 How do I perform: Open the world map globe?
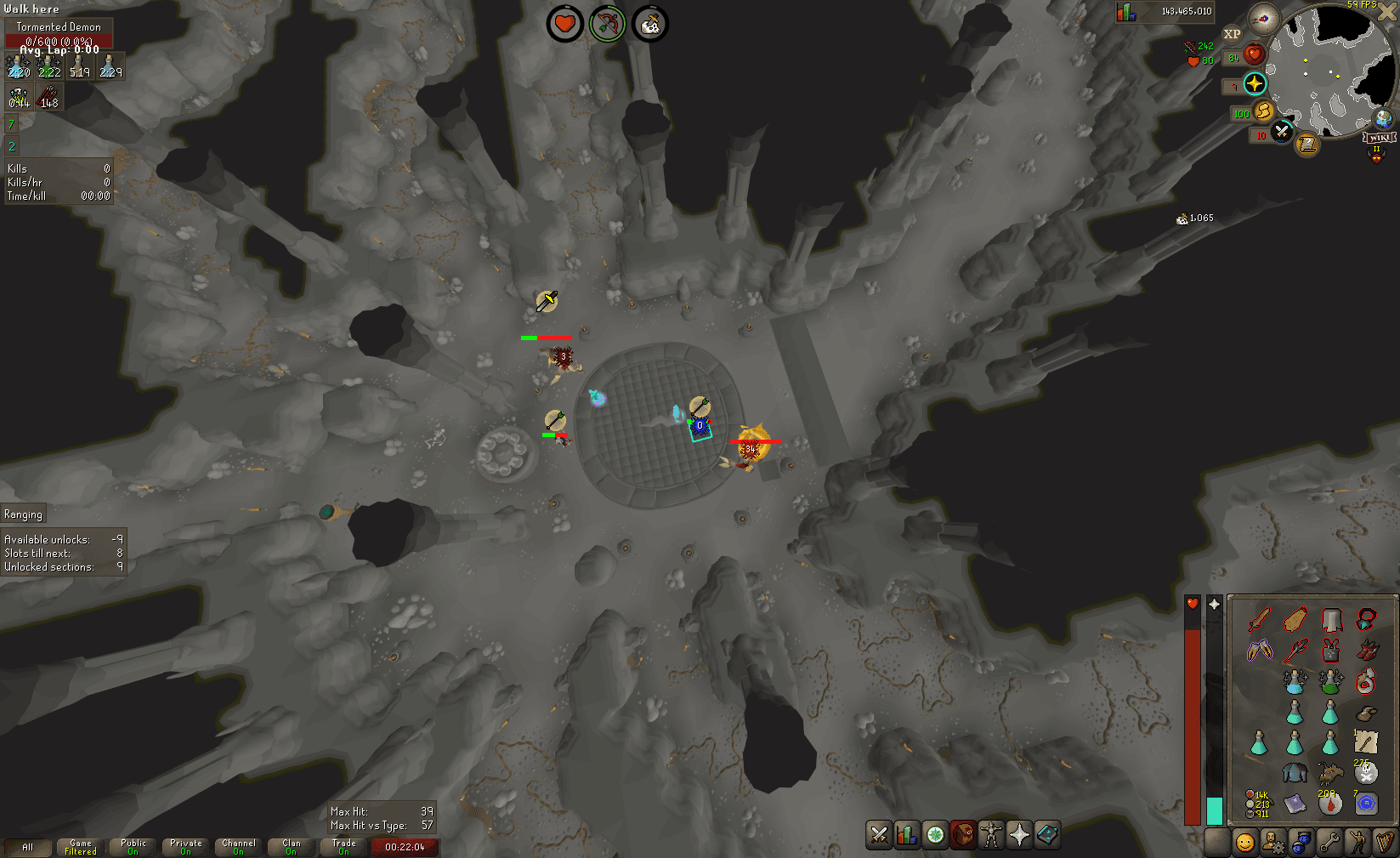1384,118
